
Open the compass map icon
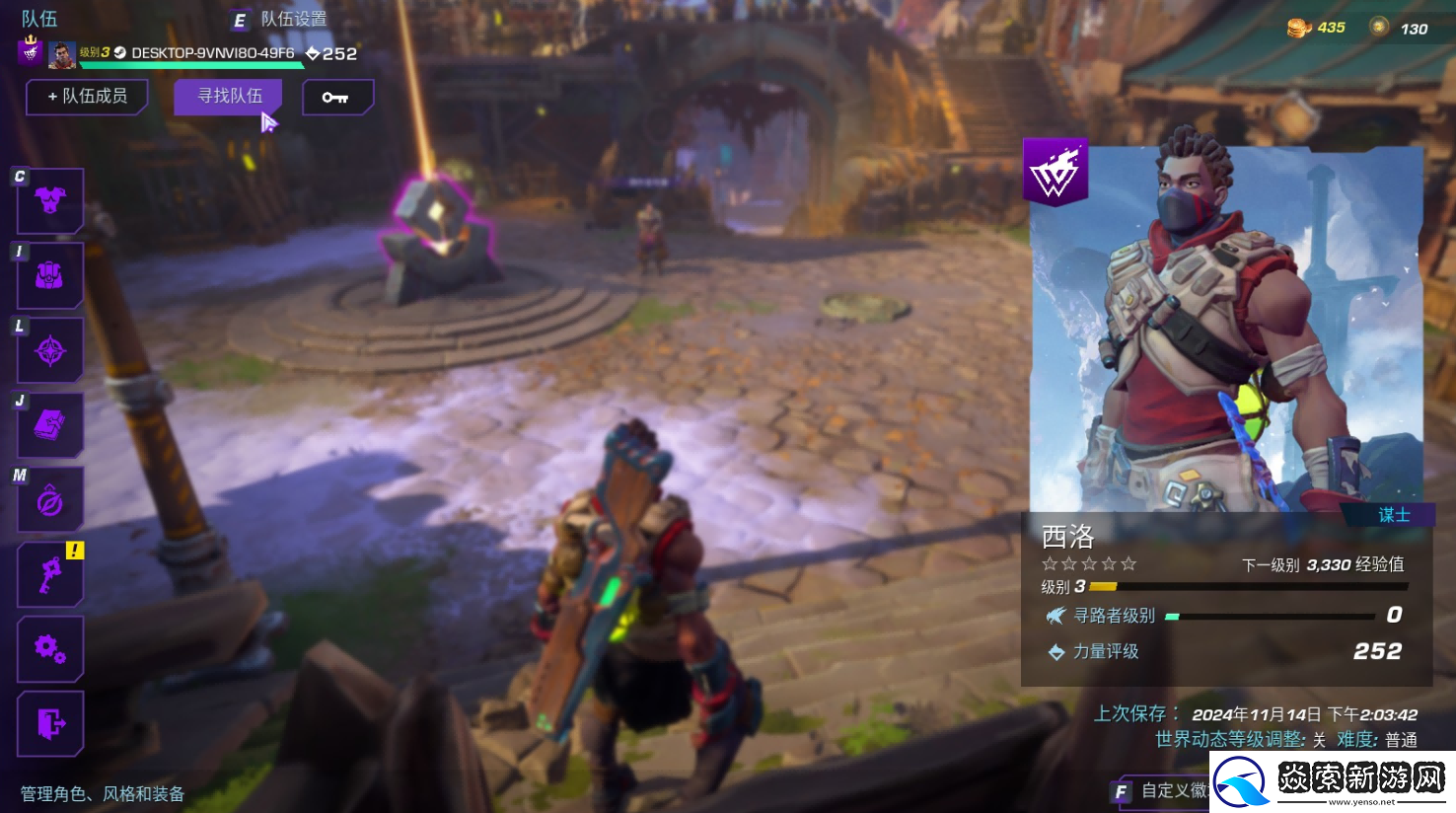pos(50,501)
